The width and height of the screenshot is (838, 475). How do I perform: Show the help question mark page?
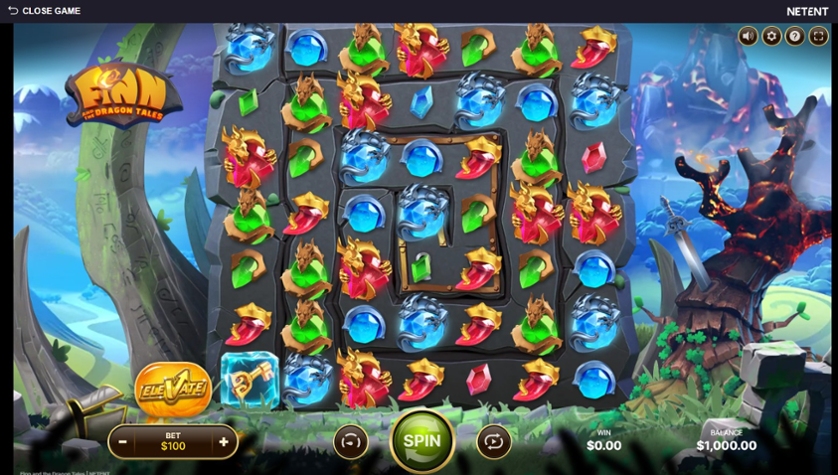(x=795, y=36)
